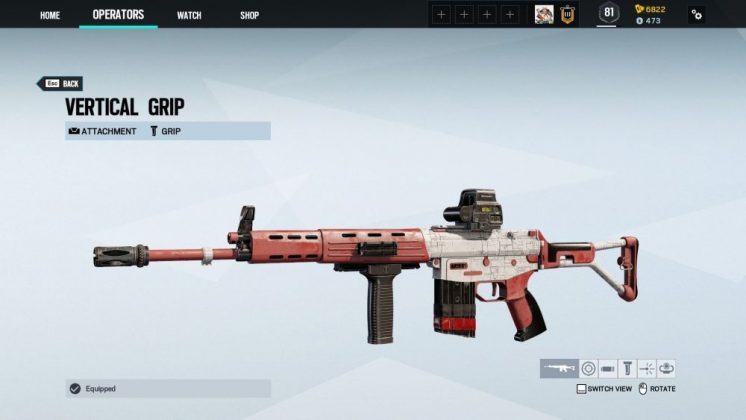Select the Operators tab
The width and height of the screenshot is (746, 420).
point(118,15)
